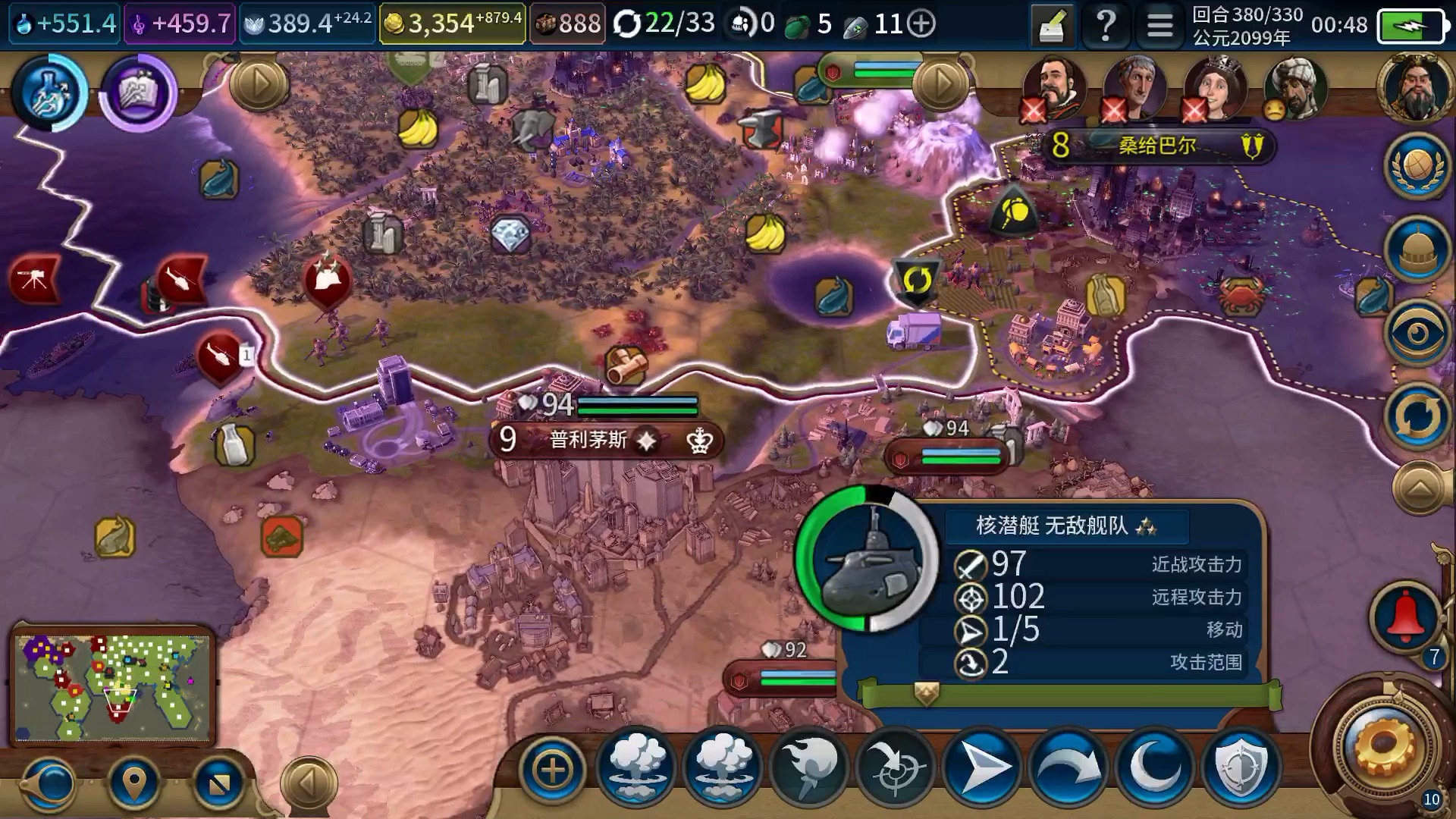Screen dimensions: 1456x819
Task: Open the map lens magnifier button
Action: [50, 783]
